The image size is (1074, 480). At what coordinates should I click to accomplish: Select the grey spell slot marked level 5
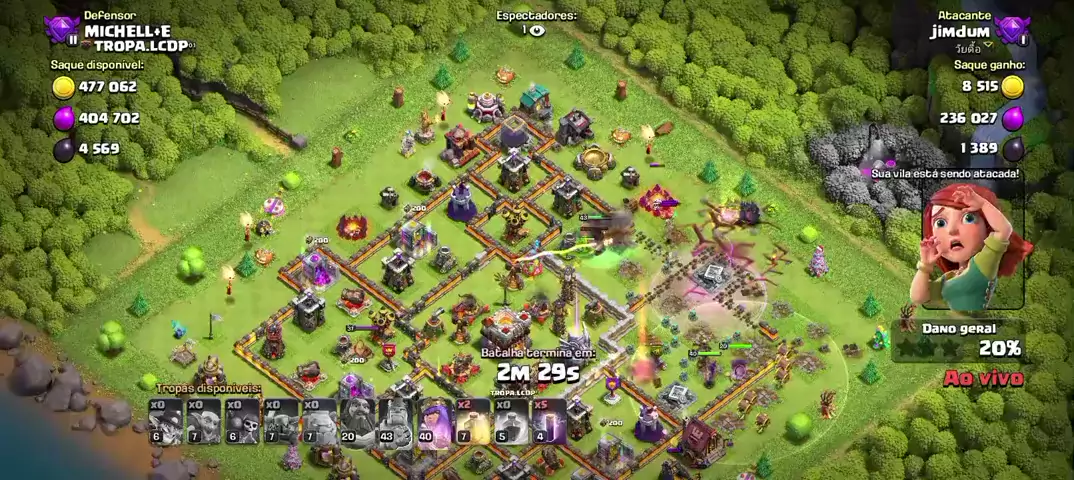[509, 421]
